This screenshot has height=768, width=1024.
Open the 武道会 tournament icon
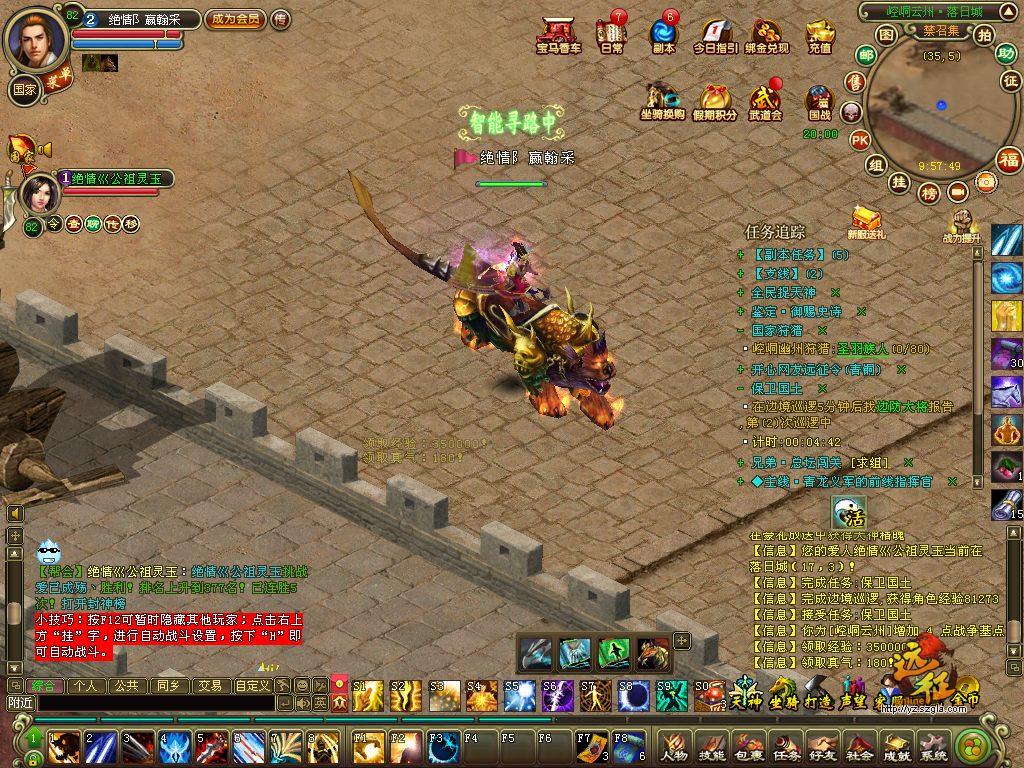click(765, 102)
